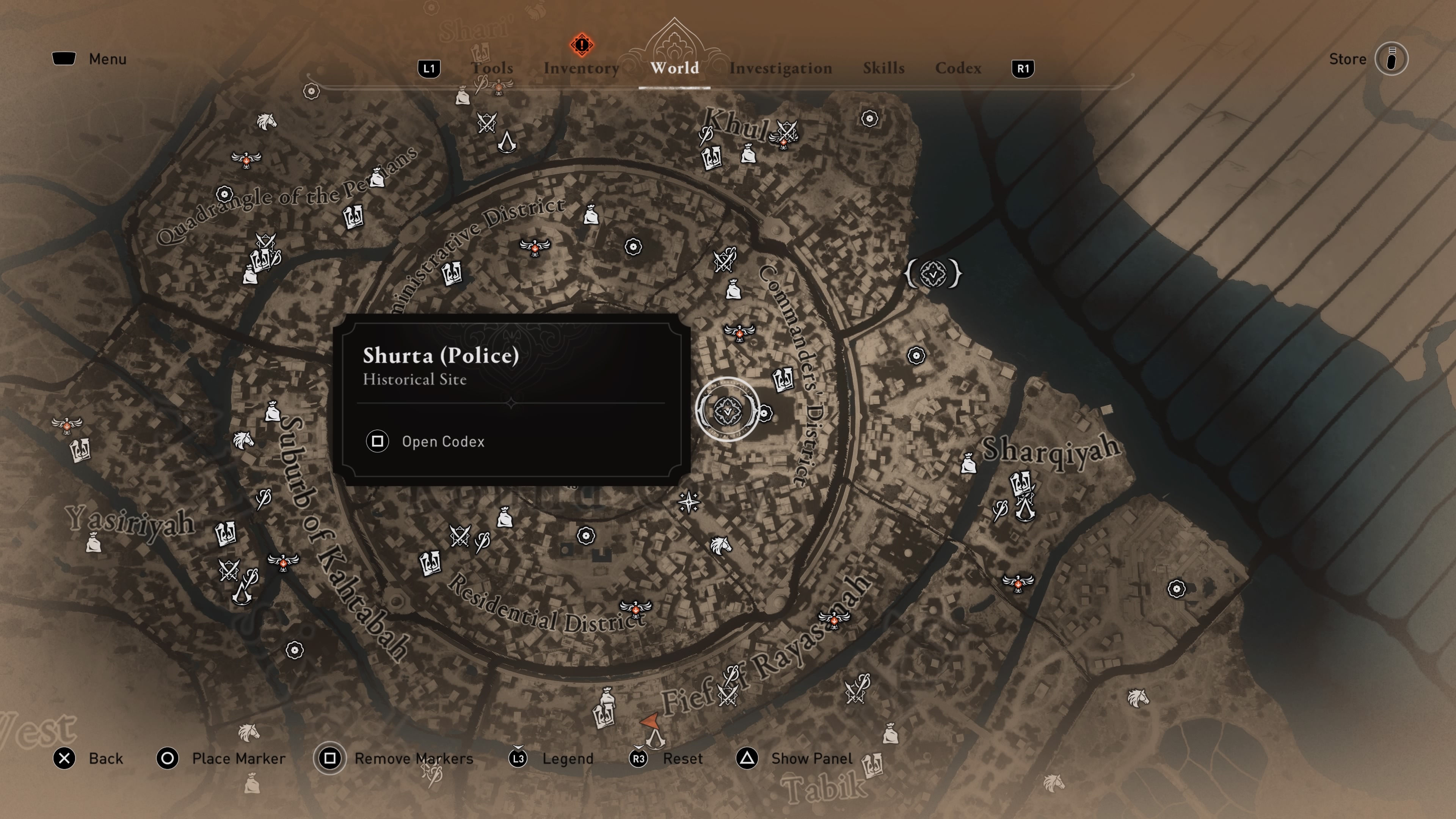Select the orange player location arrow
Viewport: 1456px width, 819px height.
pyautogui.click(x=650, y=721)
